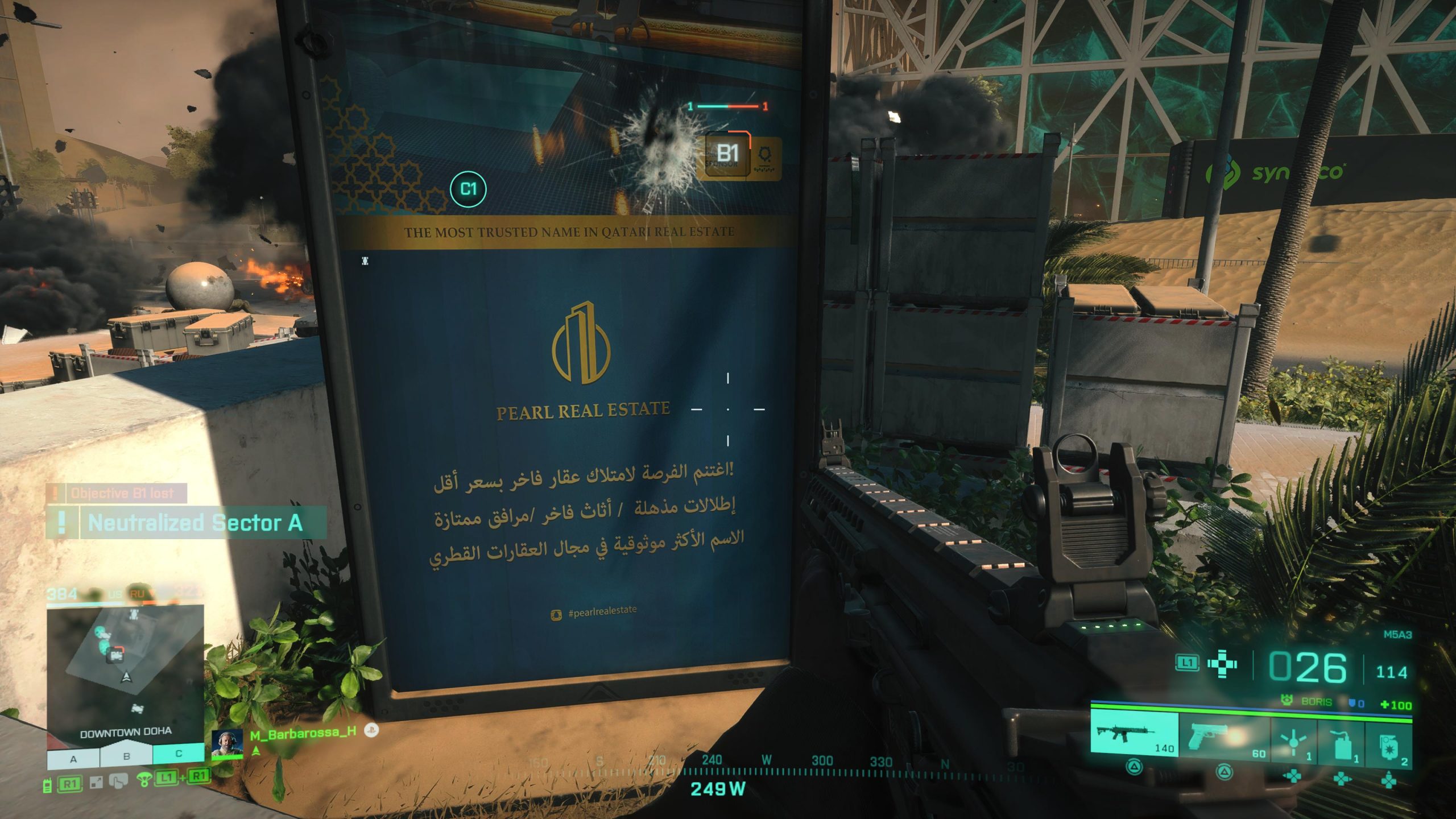The height and width of the screenshot is (819, 1456).
Task: Click the Boris specialist eye icon
Action: click(1287, 701)
